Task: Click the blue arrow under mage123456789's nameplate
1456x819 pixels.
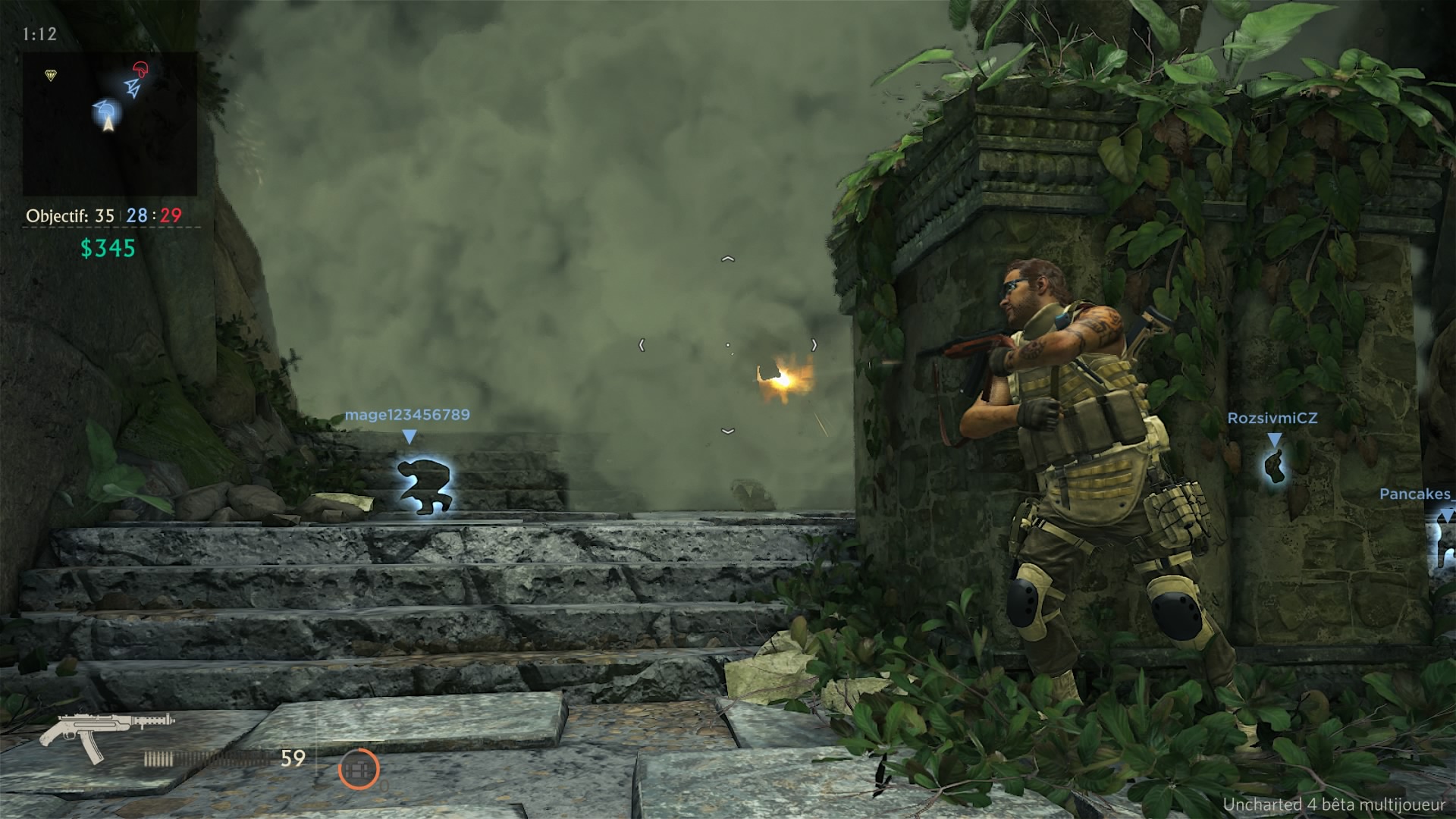Action: [x=410, y=436]
